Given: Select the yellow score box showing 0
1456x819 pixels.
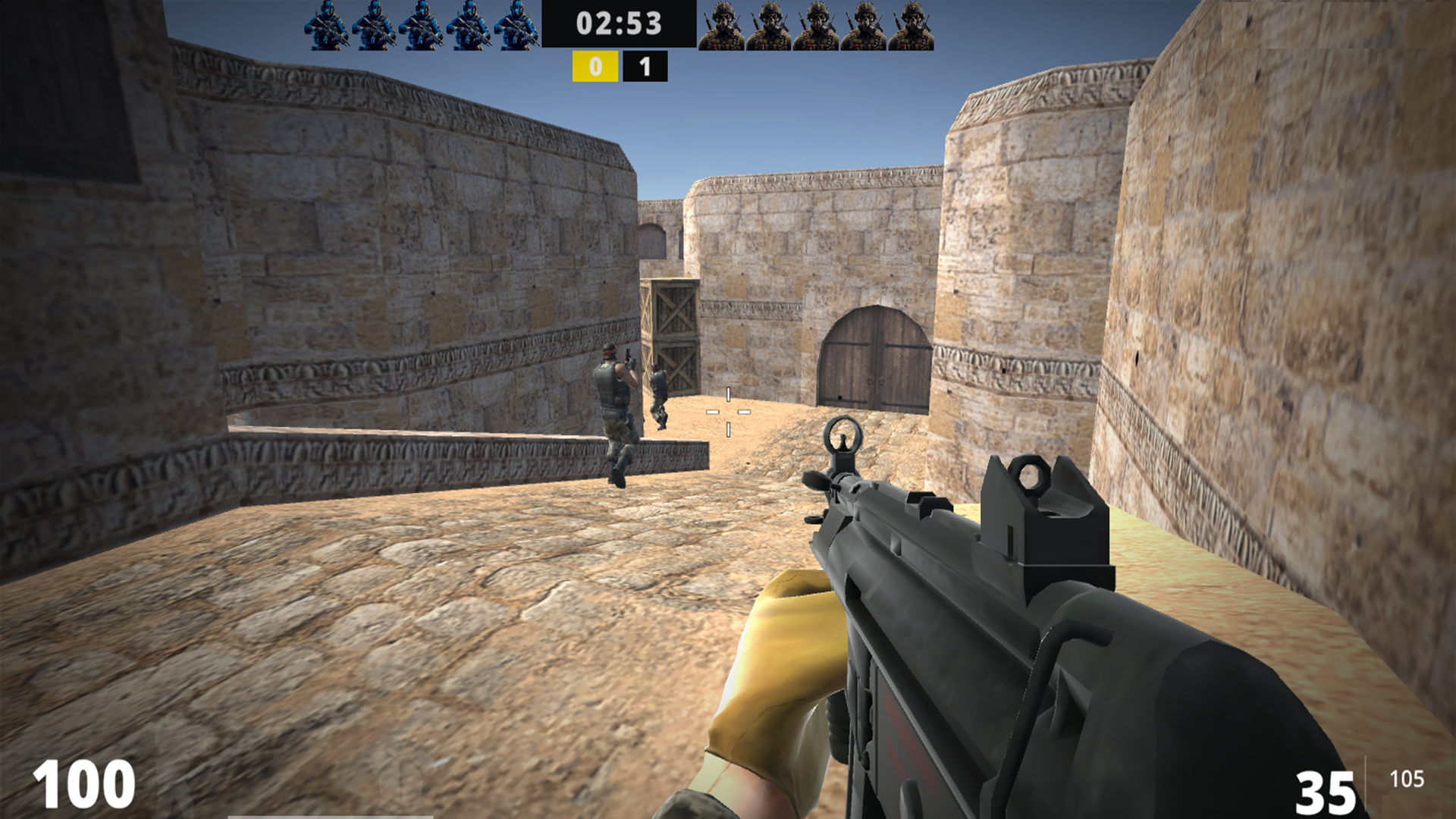Looking at the screenshot, I should point(595,66).
